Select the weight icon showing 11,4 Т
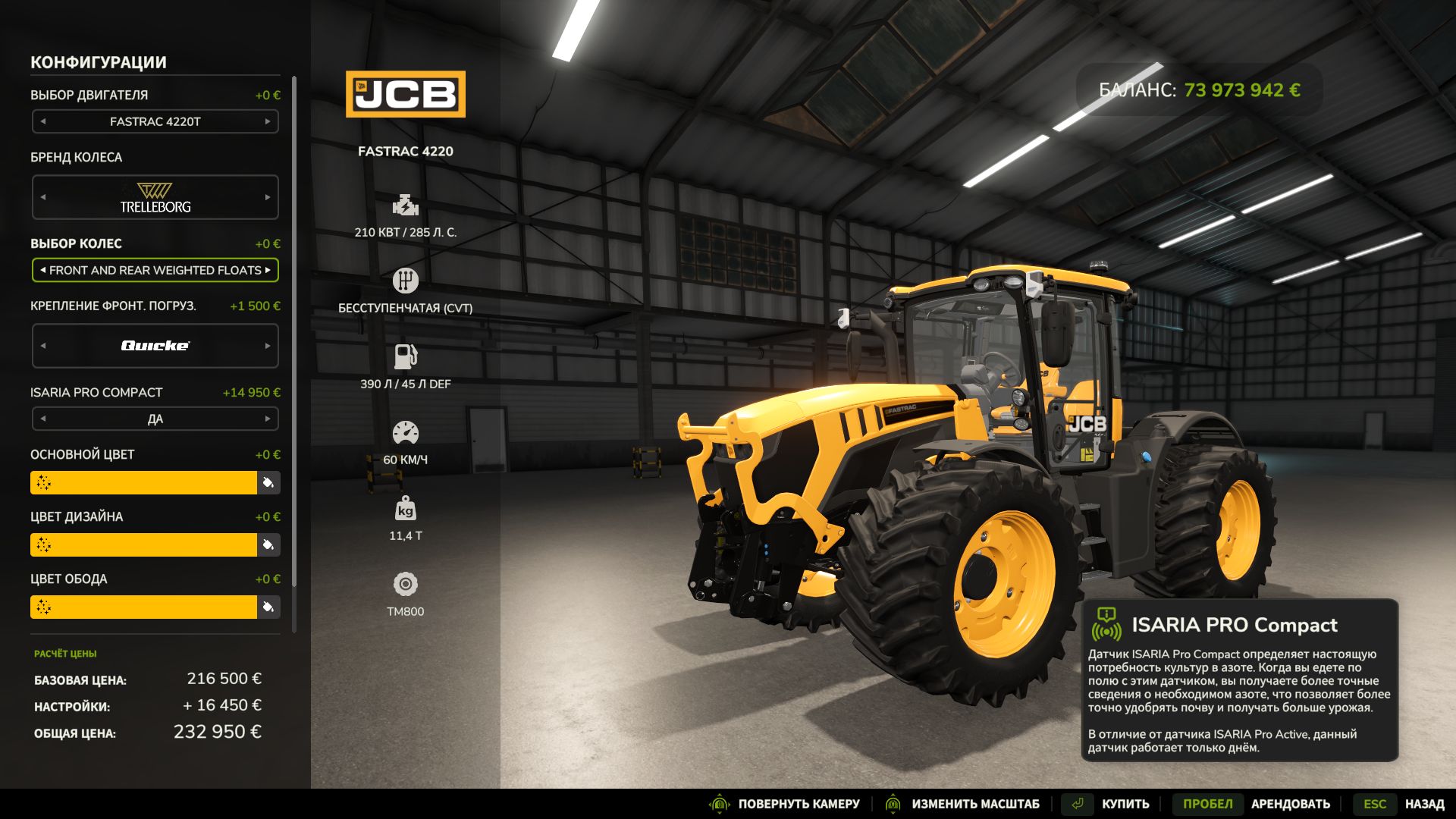The image size is (1456, 819). [406, 510]
